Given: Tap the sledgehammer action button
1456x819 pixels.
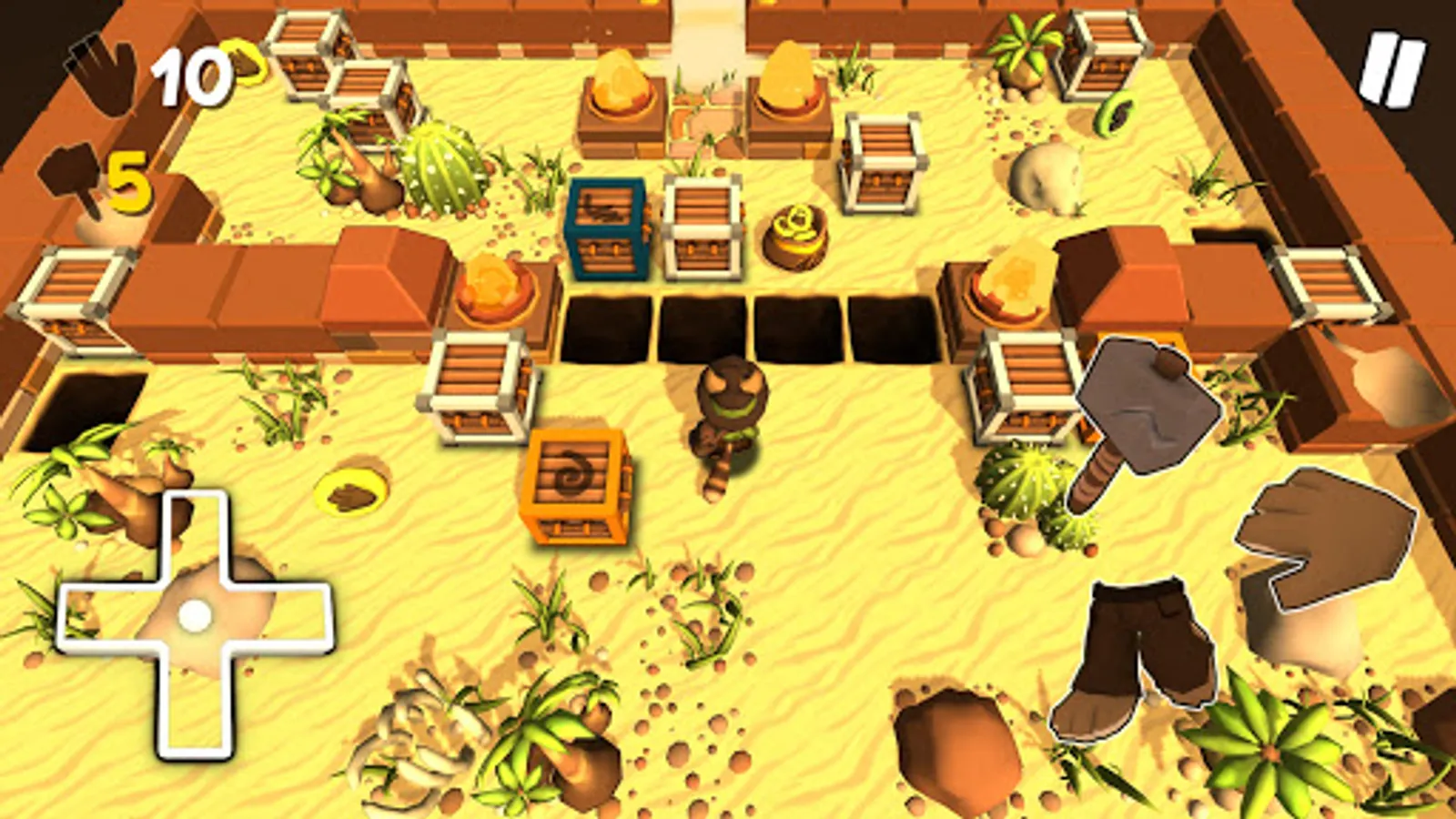Looking at the screenshot, I should pos(1145,409).
